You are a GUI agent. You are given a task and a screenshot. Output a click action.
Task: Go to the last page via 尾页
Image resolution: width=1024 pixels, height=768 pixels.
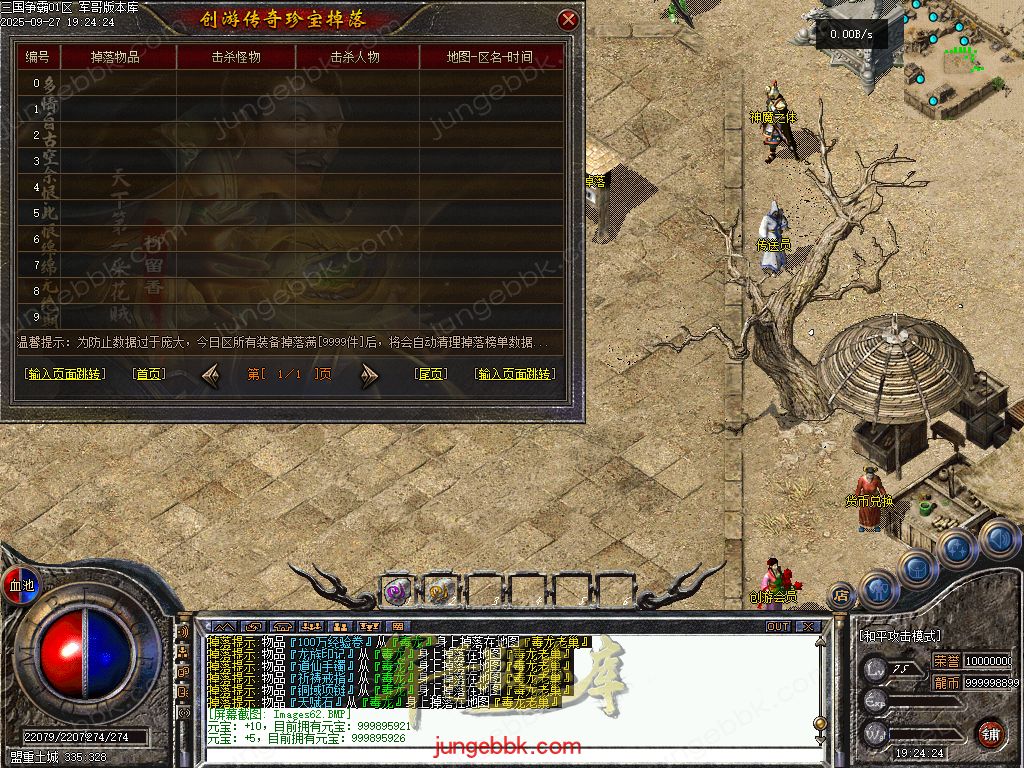click(431, 374)
